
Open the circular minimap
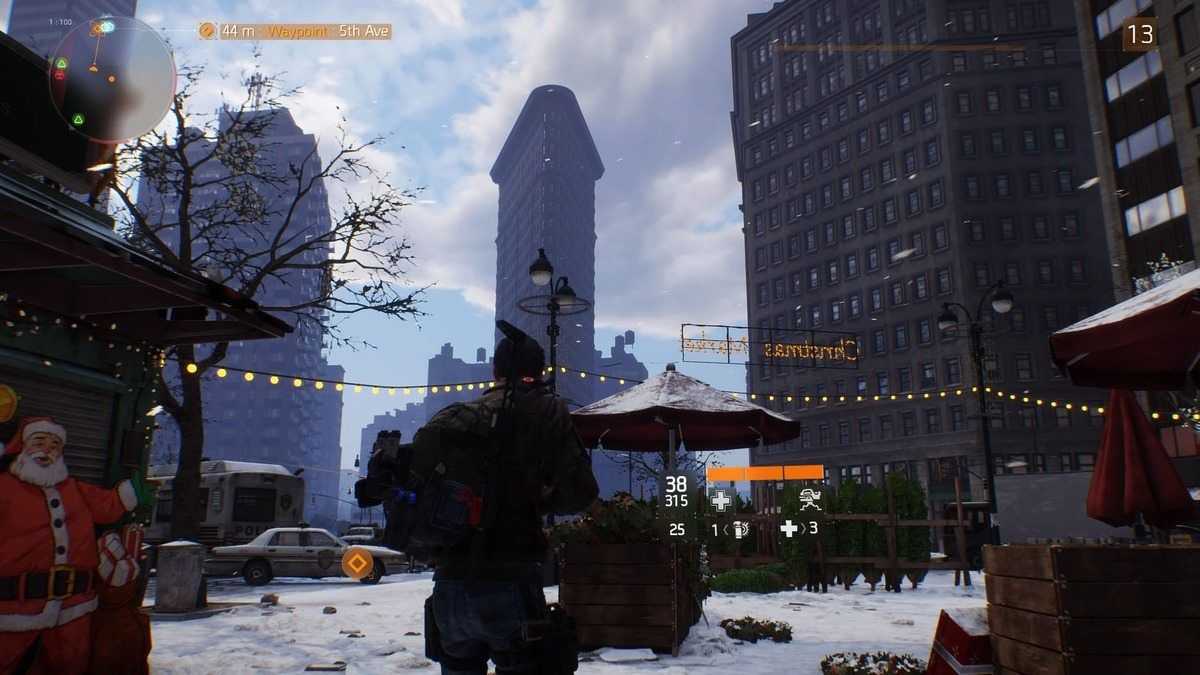click(112, 78)
